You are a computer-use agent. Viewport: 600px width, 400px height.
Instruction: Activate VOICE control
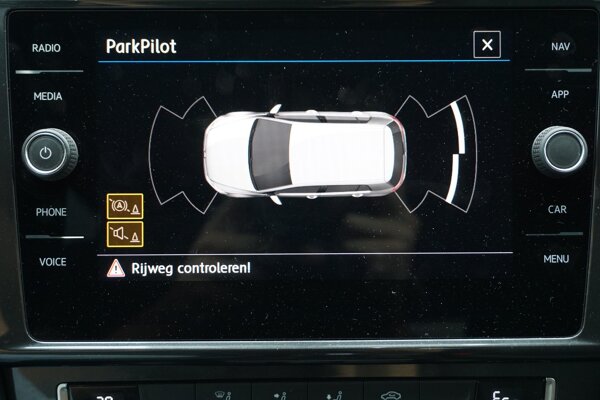coord(52,261)
